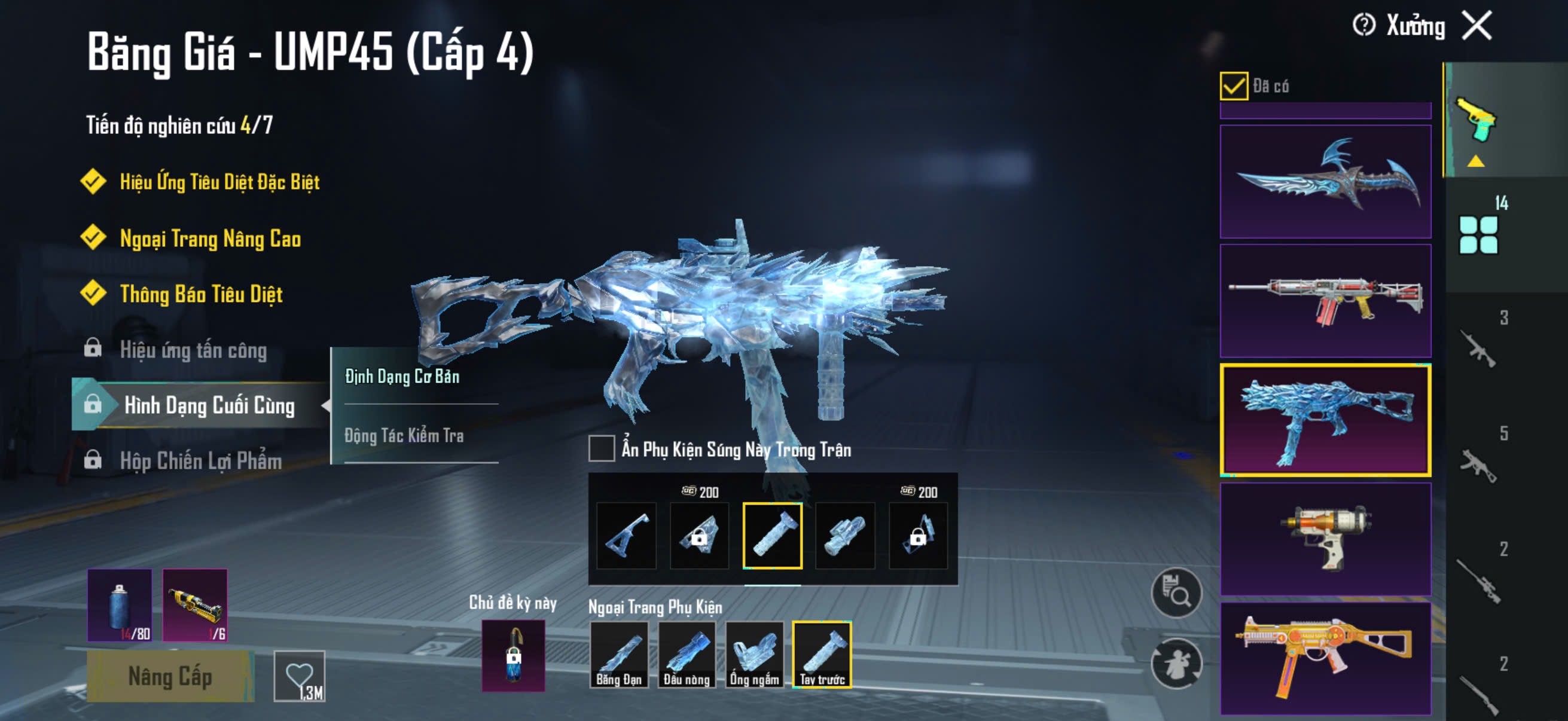Screen dimensions: 1568x721
Task: Choose Định Dạng Cơ Bản option
Action: pyautogui.click(x=402, y=377)
